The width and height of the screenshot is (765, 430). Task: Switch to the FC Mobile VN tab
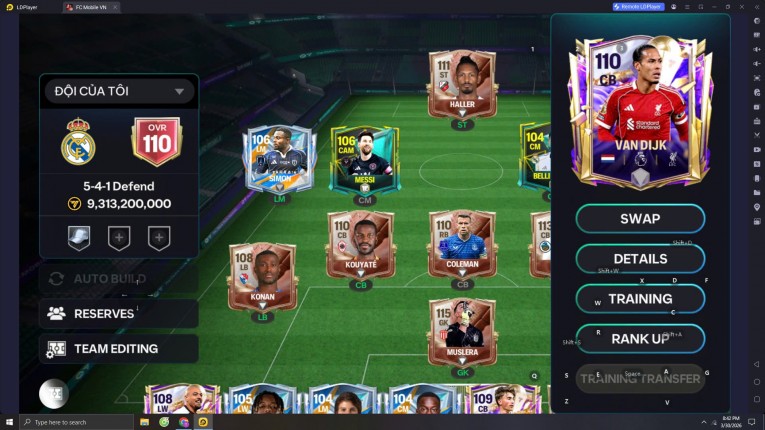pos(90,7)
